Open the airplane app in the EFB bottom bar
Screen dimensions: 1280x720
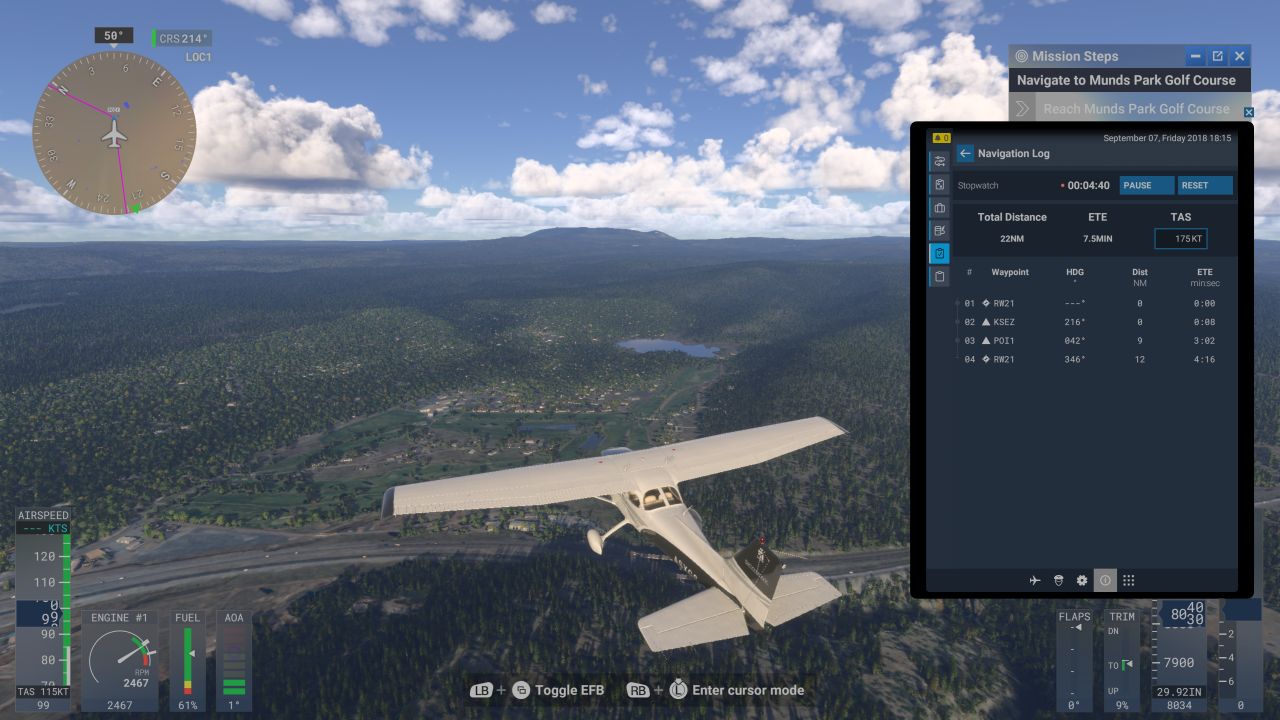[x=1035, y=580]
